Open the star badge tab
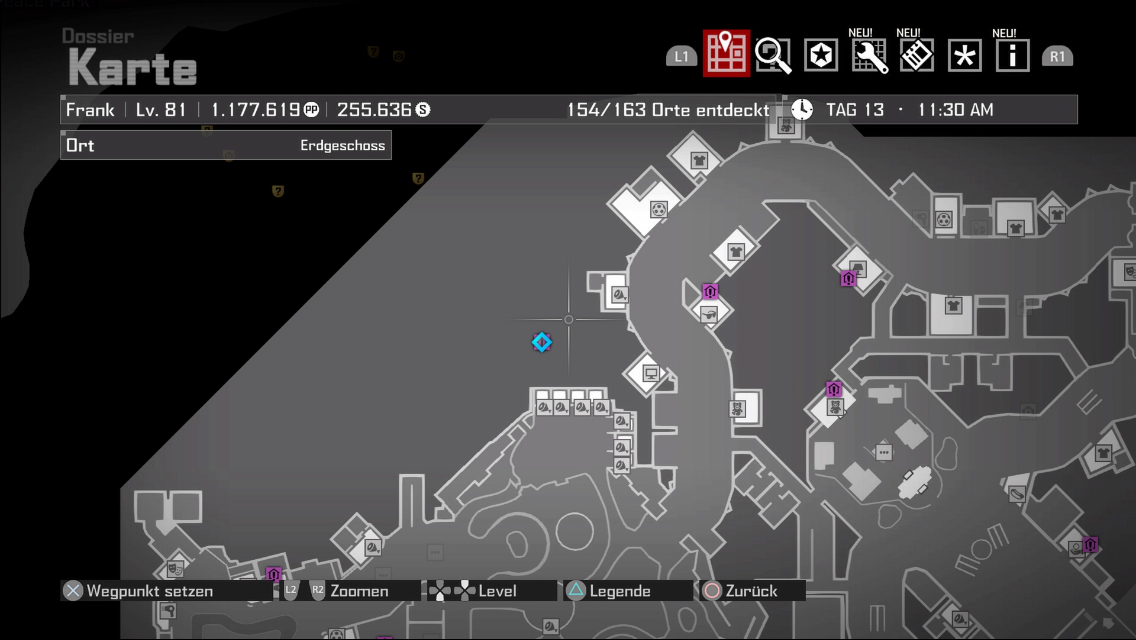Viewport: 1136px width, 640px height. (x=821, y=56)
